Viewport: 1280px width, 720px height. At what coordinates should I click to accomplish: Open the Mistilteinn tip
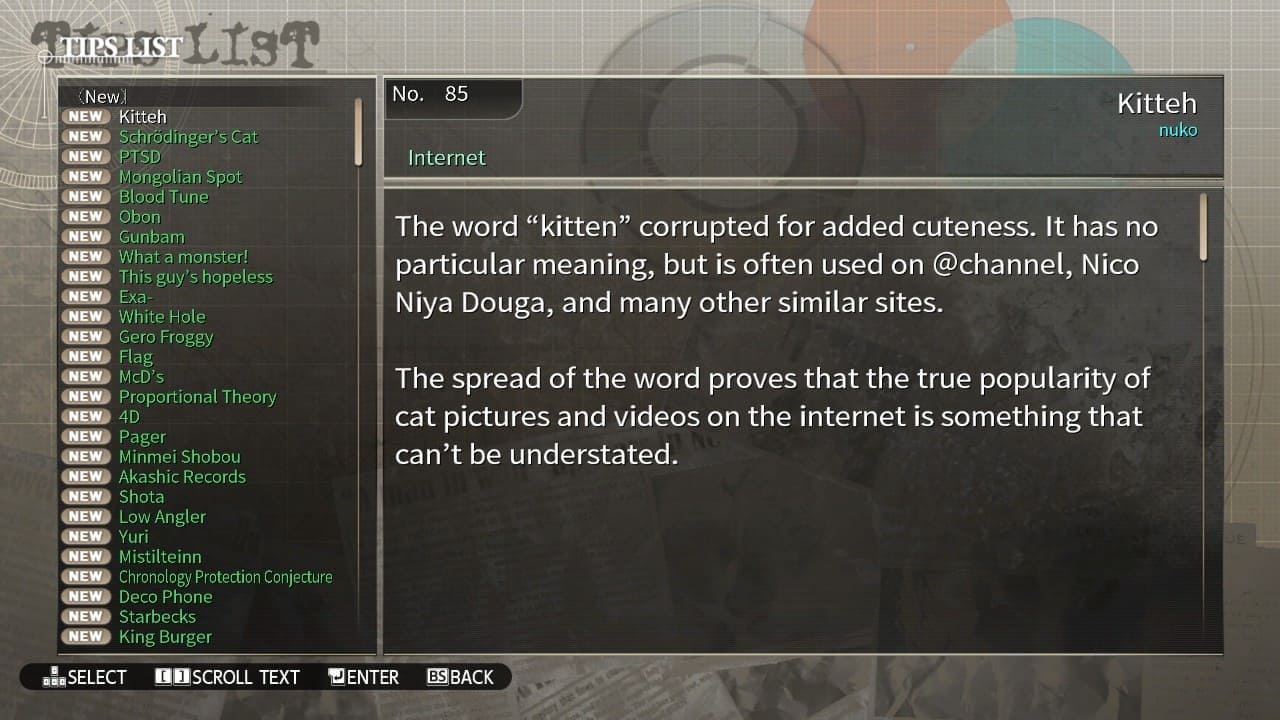pyautogui.click(x=160, y=557)
